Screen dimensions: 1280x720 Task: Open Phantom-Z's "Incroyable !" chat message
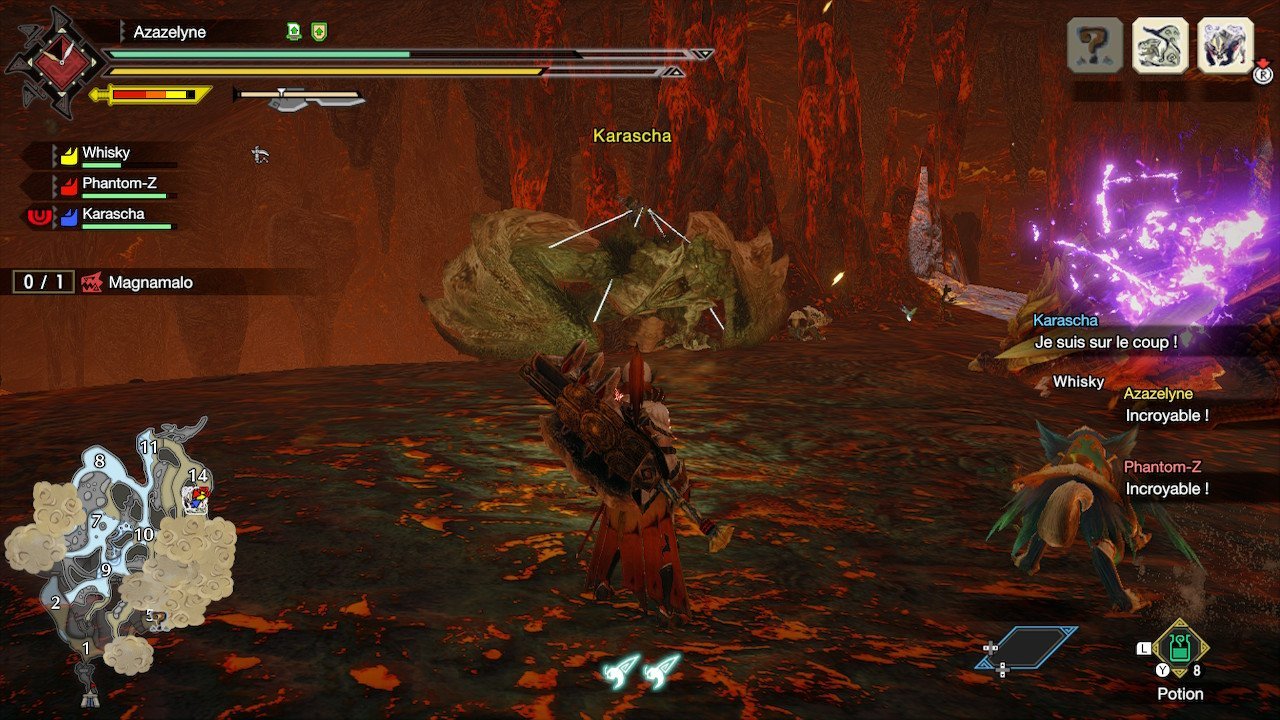1166,488
